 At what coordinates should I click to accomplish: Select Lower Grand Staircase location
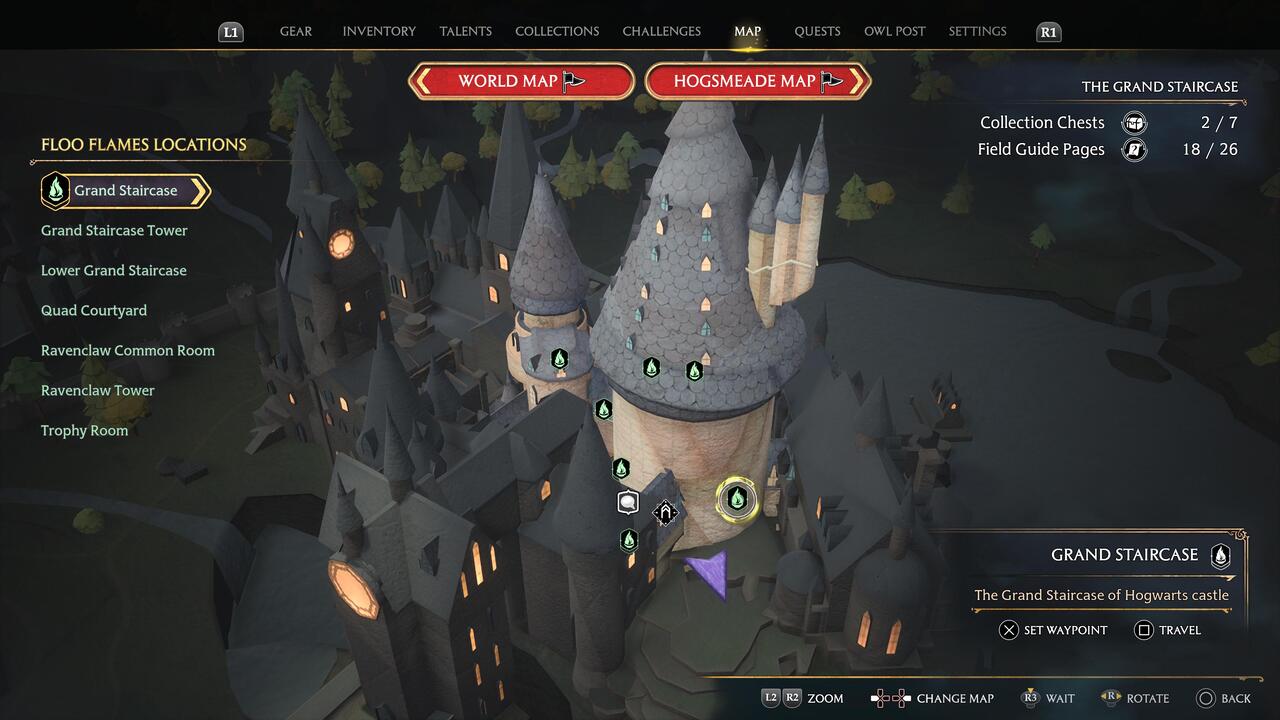(x=113, y=271)
